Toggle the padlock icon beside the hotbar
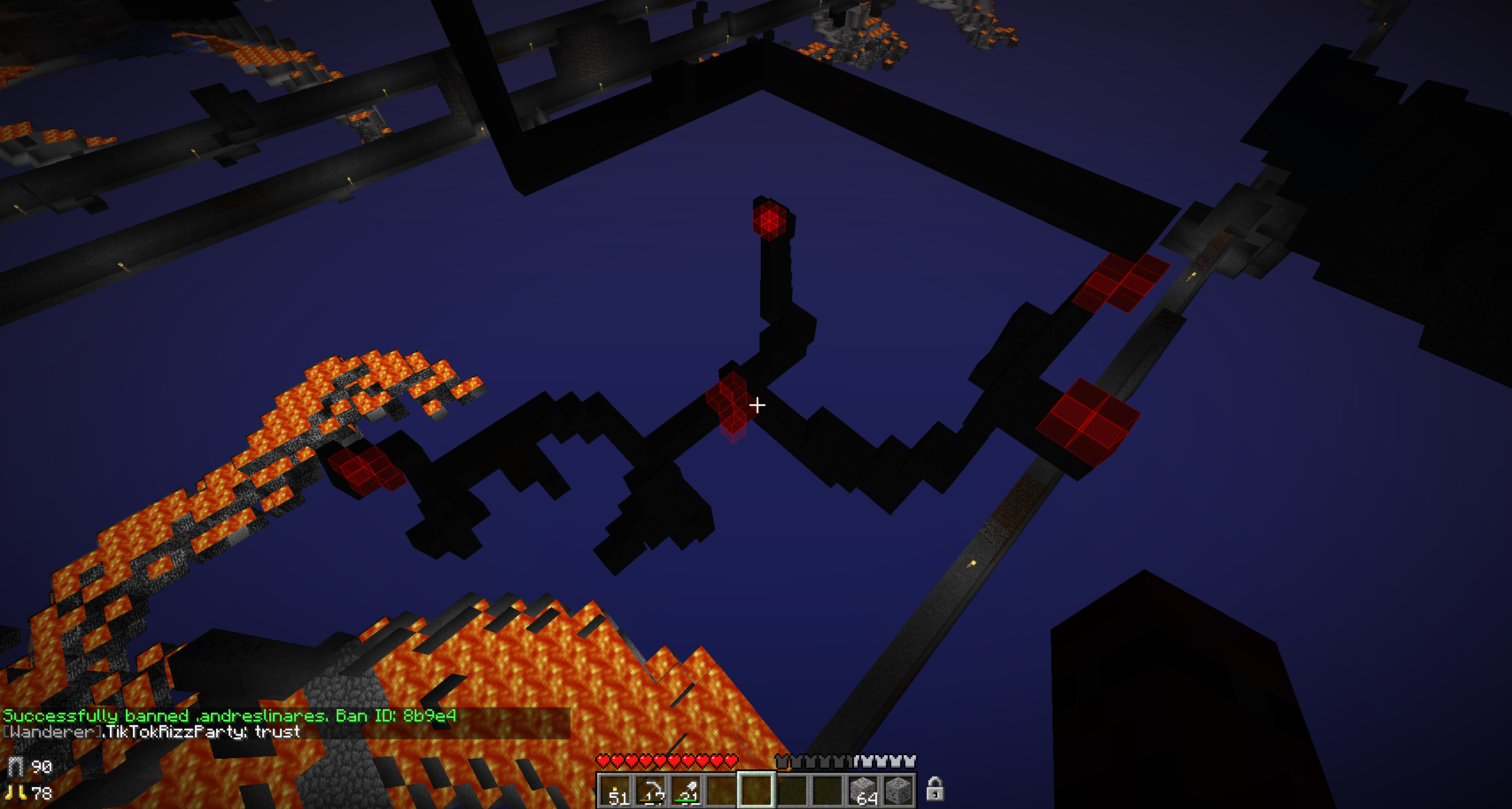Viewport: 1512px width, 809px height. coord(934,789)
